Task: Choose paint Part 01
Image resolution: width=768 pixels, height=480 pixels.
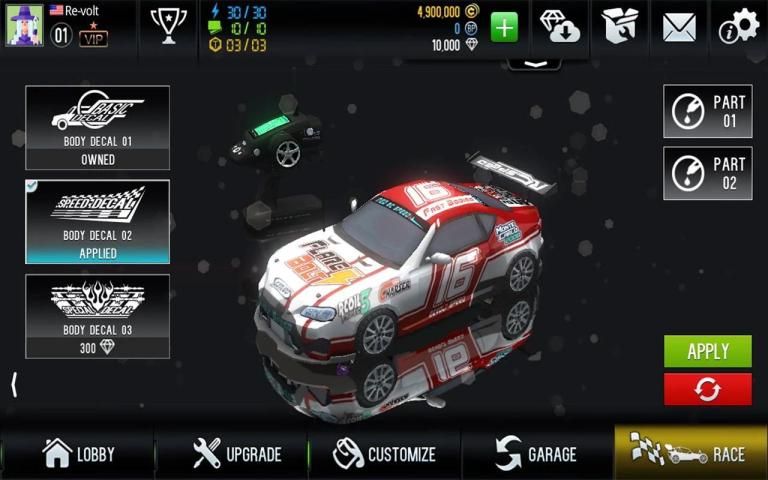Action: pos(707,111)
